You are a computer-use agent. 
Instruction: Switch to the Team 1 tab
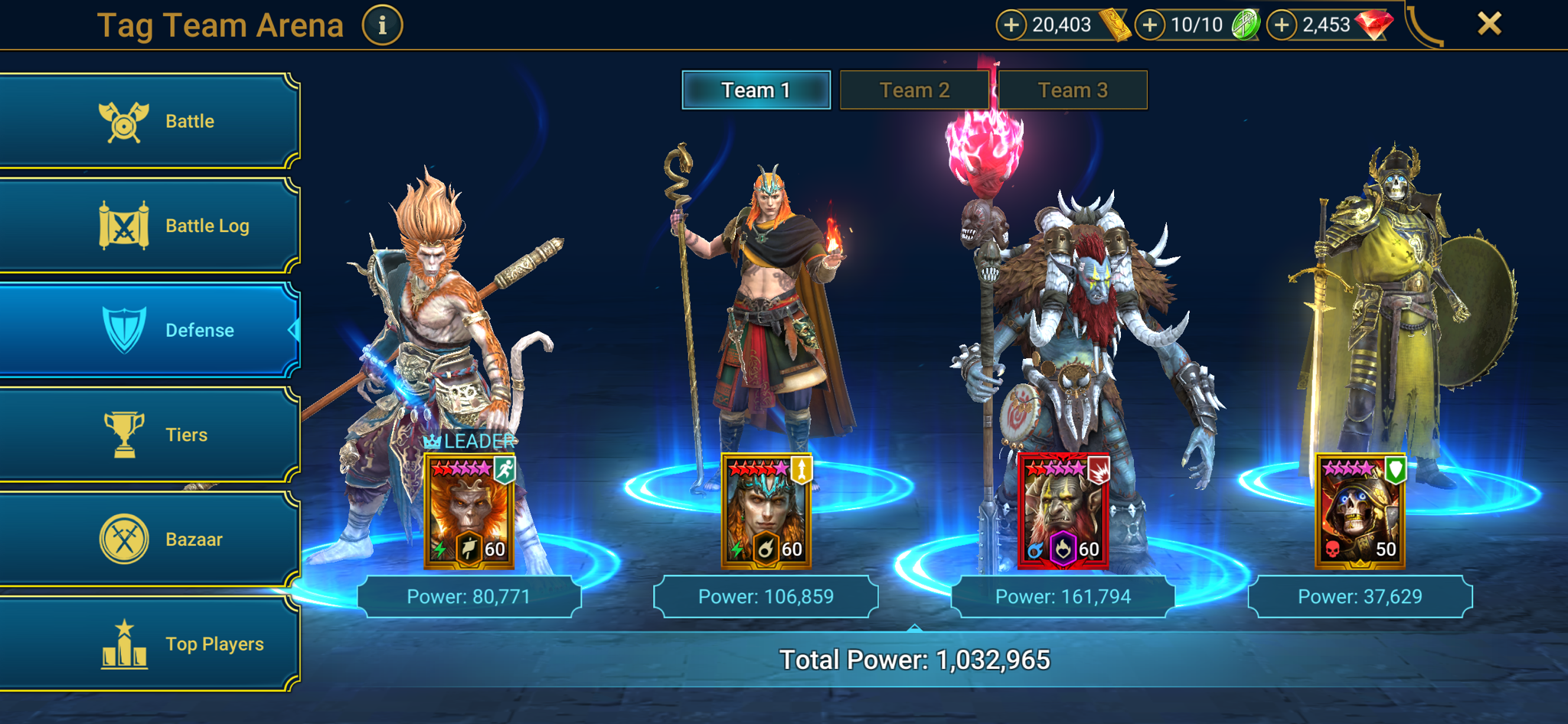(756, 90)
